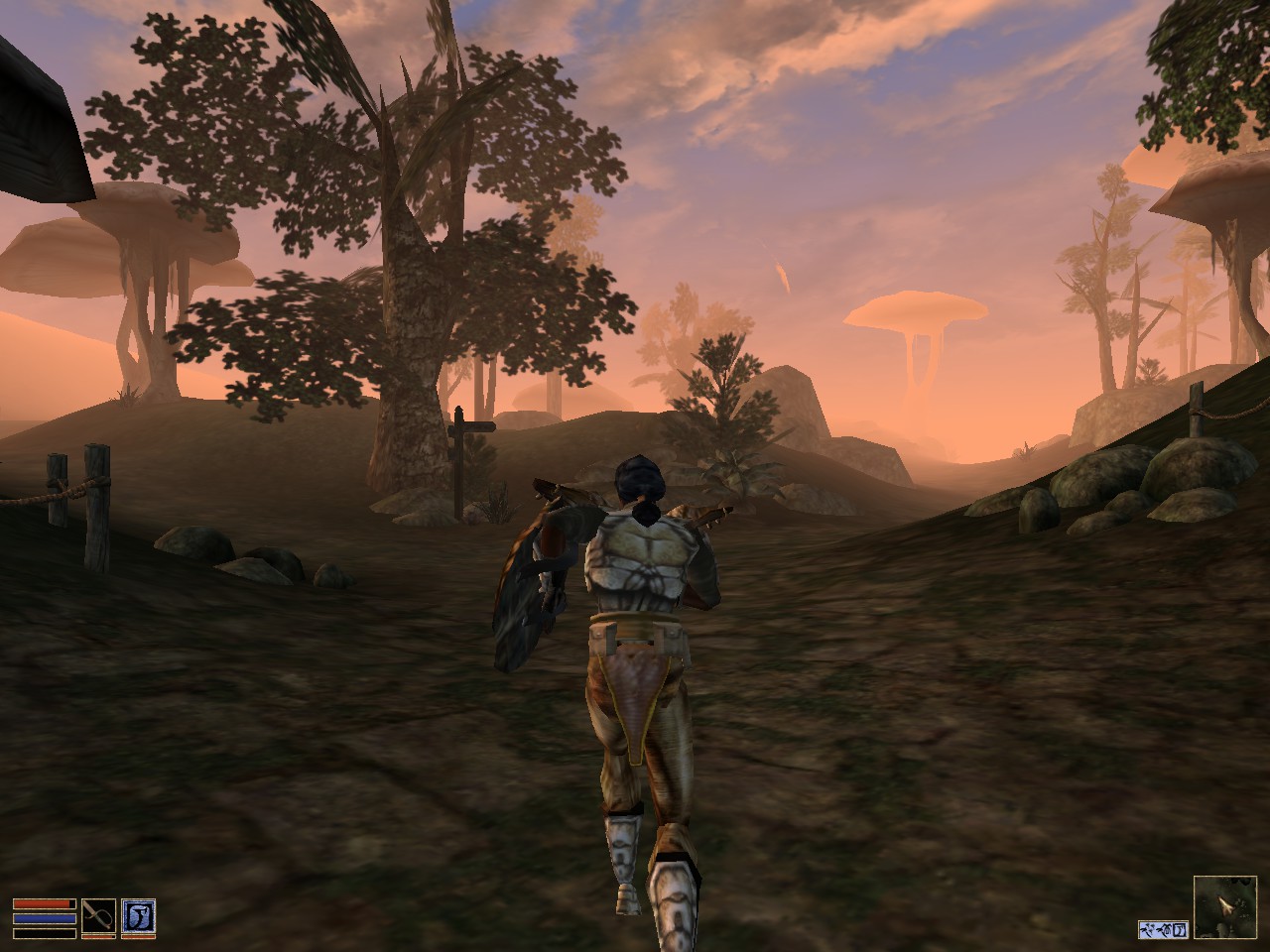1270x952 pixels.
Task: Click the player arrow on the minimap
Action: (1224, 905)
